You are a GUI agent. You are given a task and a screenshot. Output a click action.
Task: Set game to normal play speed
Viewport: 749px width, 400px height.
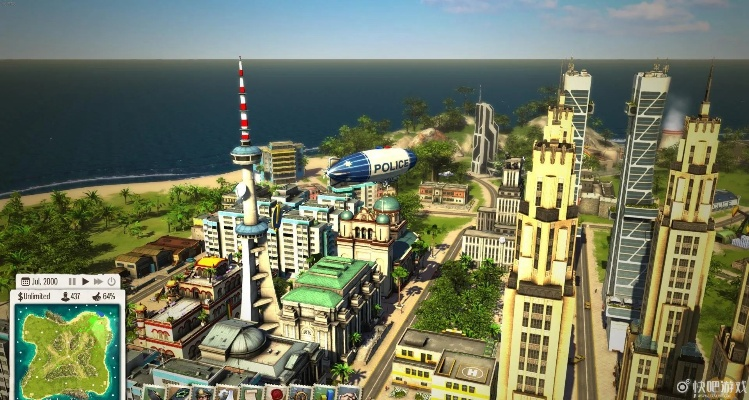(85, 282)
